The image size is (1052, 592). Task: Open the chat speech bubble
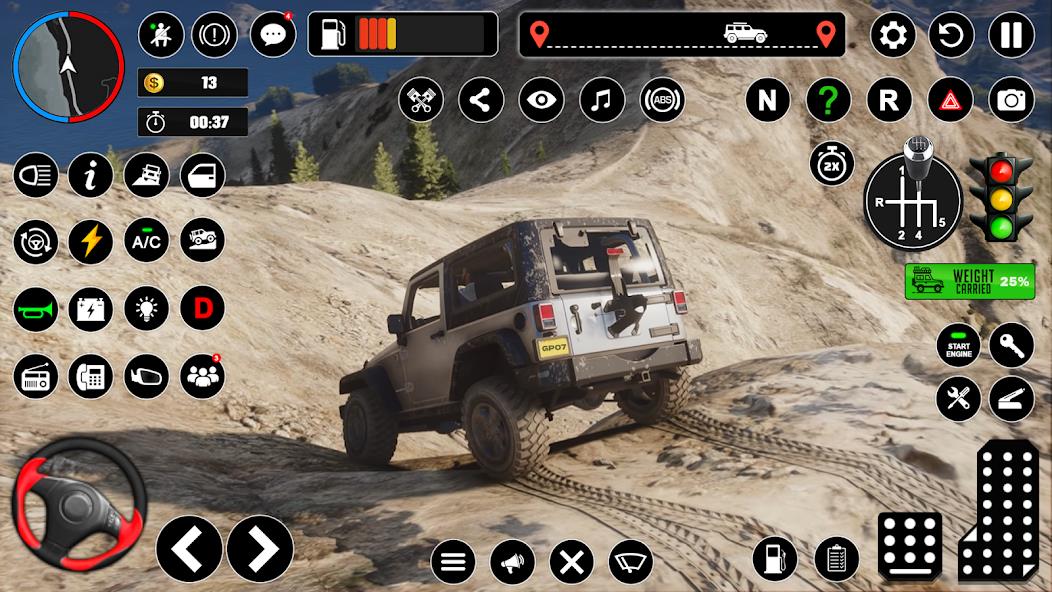272,36
